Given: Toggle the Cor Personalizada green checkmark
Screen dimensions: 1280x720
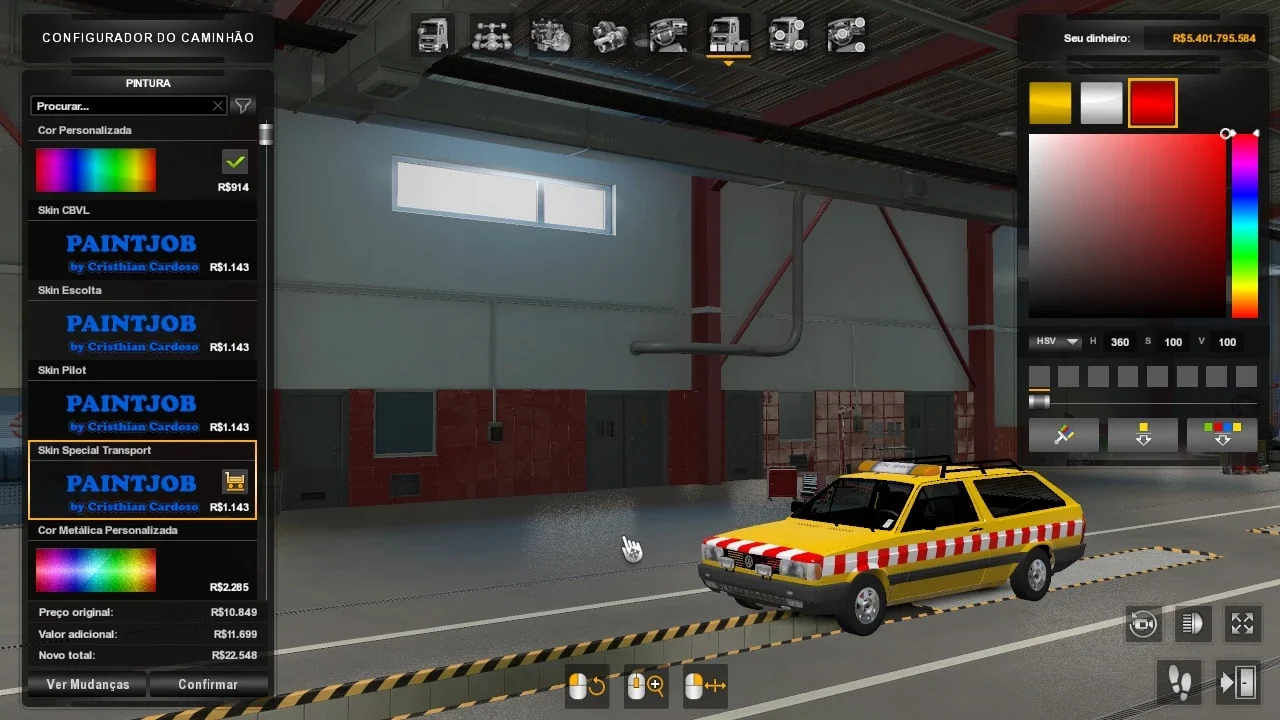Looking at the screenshot, I should pyautogui.click(x=234, y=159).
